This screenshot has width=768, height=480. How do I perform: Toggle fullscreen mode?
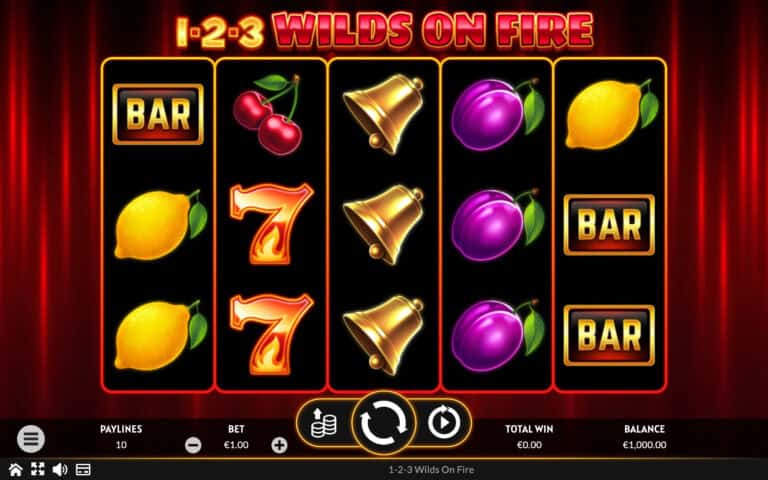click(37, 469)
